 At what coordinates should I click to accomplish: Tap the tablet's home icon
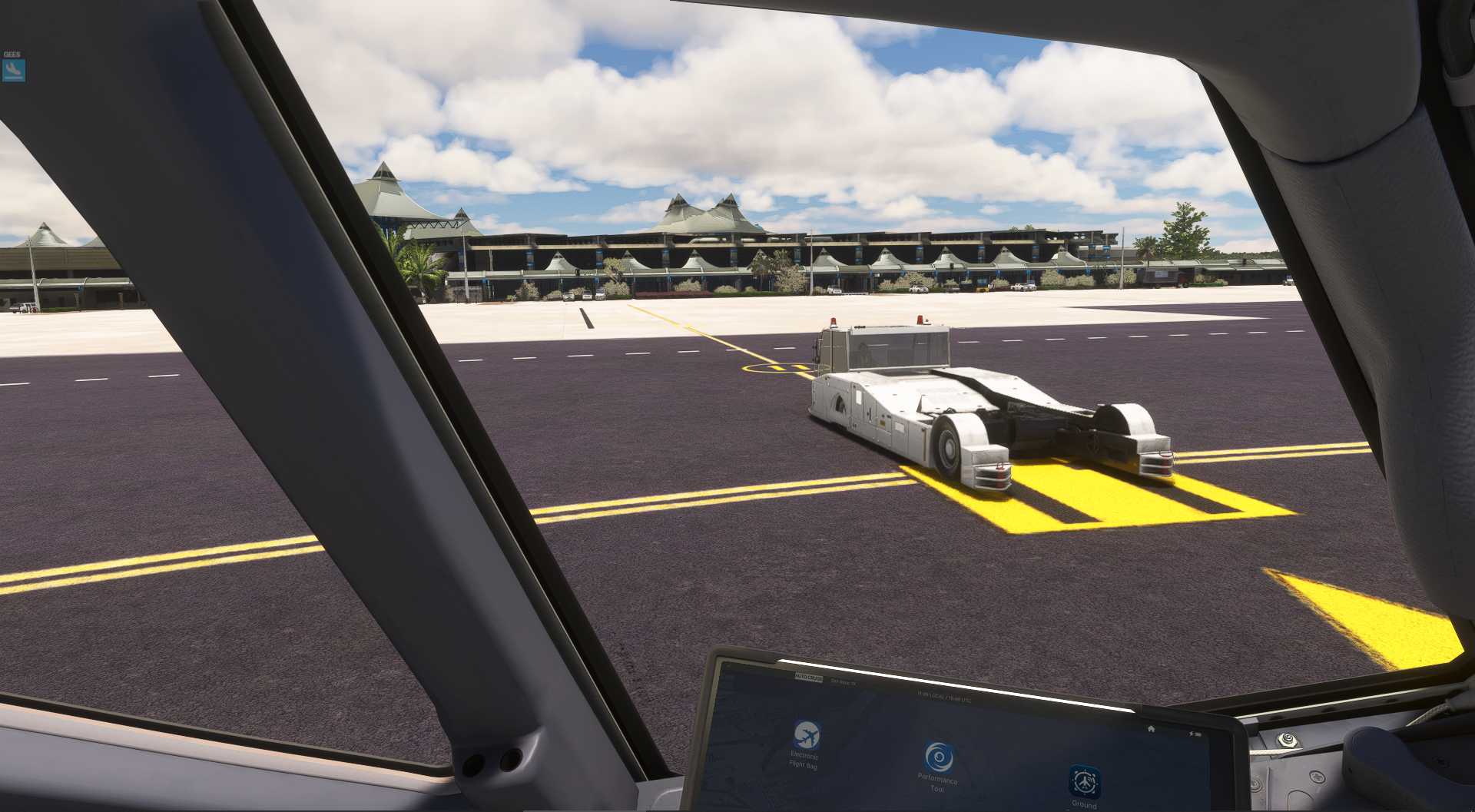[x=1151, y=728]
